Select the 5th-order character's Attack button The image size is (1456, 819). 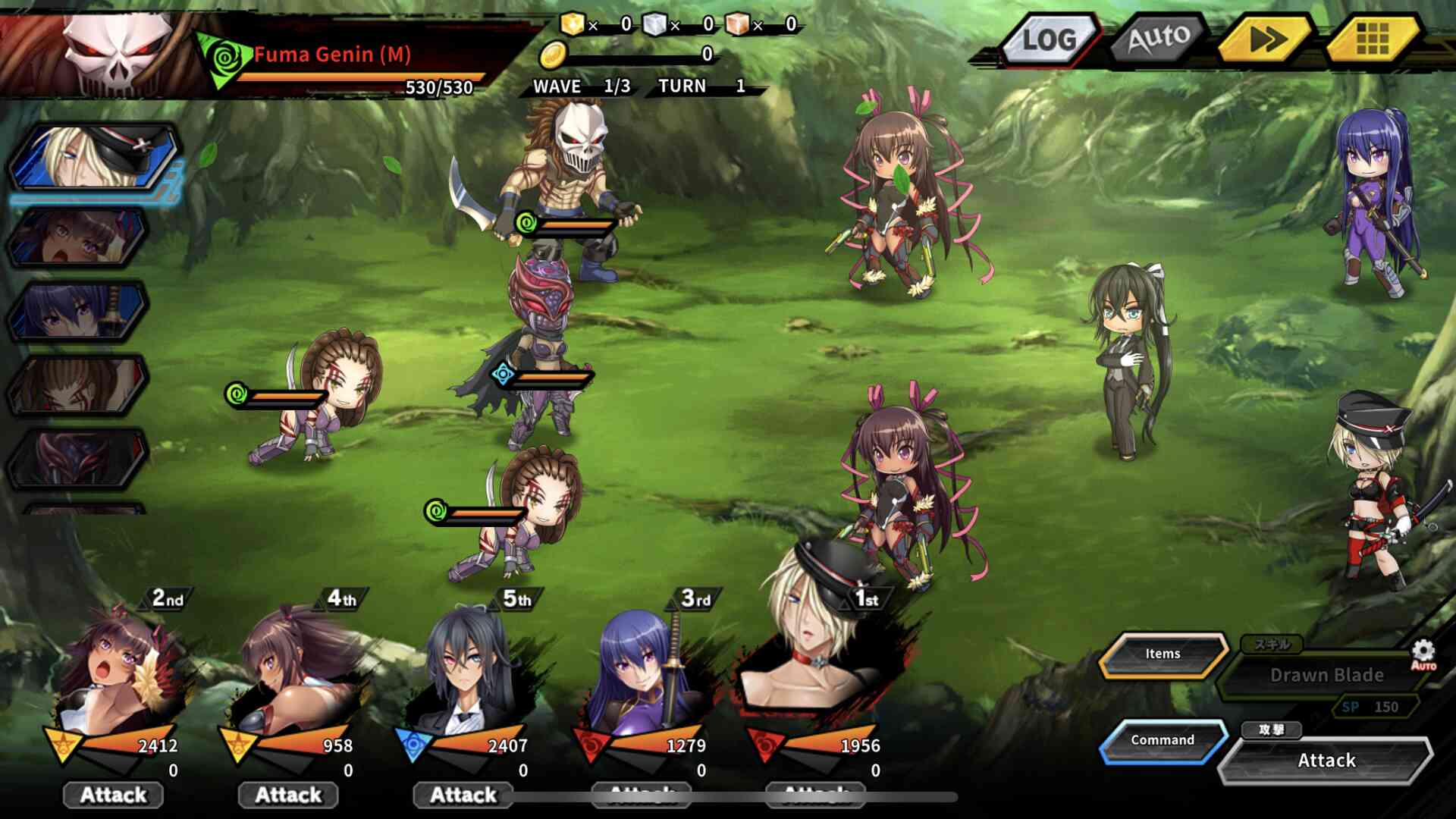pyautogui.click(x=463, y=795)
